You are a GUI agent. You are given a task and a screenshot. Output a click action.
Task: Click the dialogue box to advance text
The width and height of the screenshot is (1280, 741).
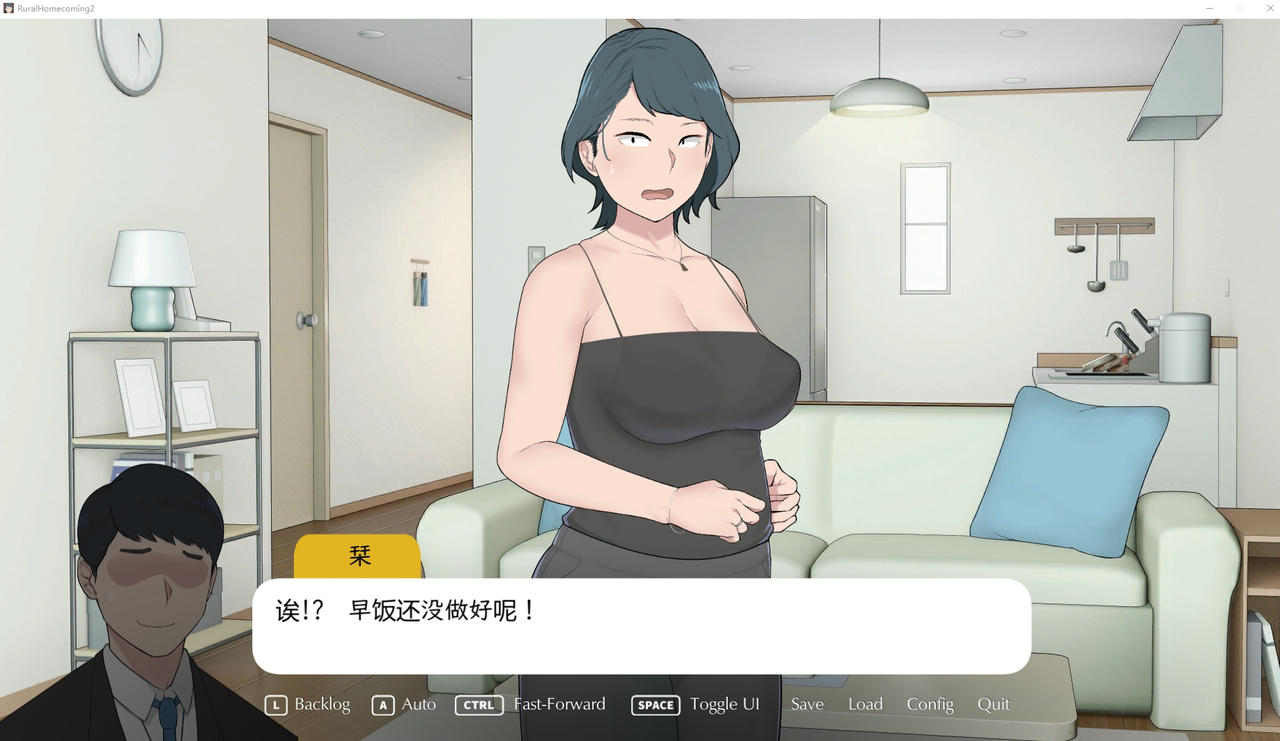tap(640, 620)
